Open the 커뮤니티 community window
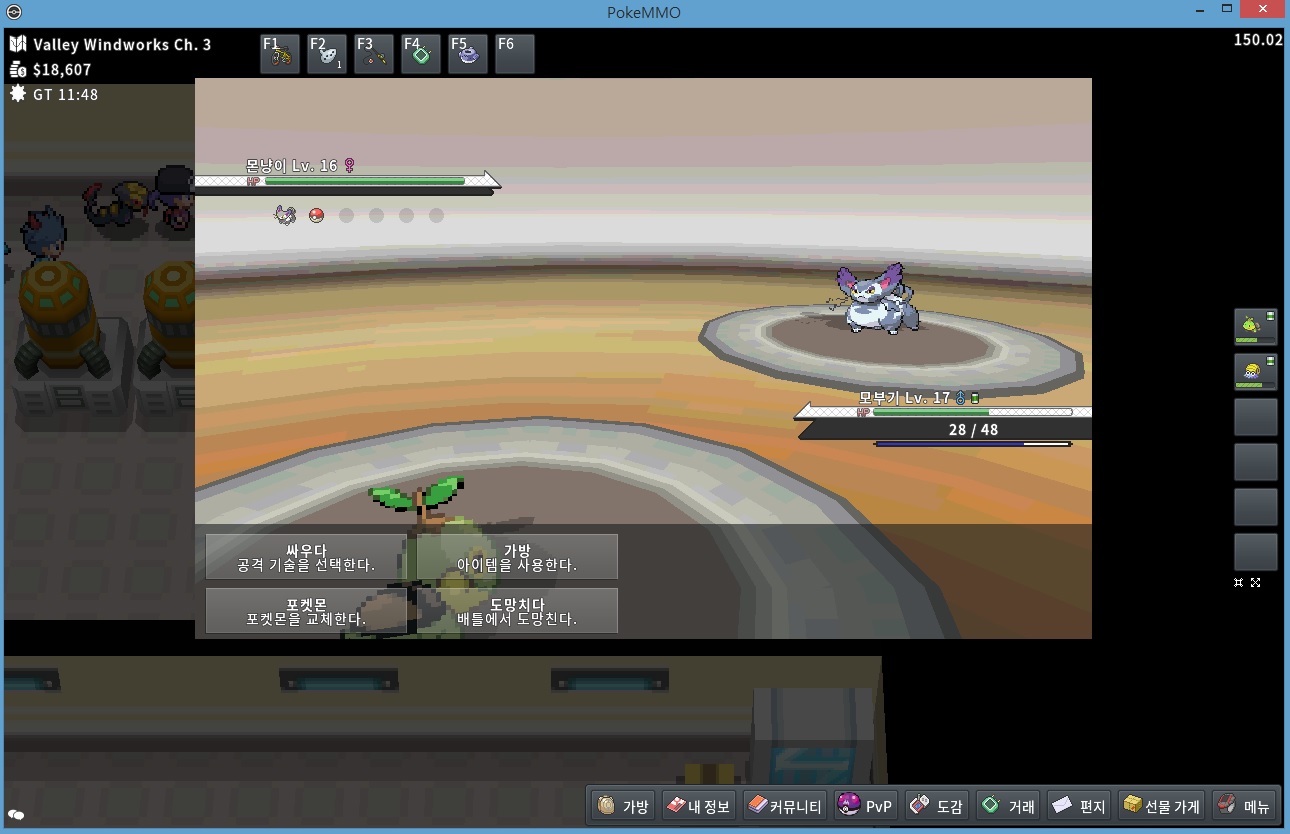The image size is (1290, 834). pos(785,806)
